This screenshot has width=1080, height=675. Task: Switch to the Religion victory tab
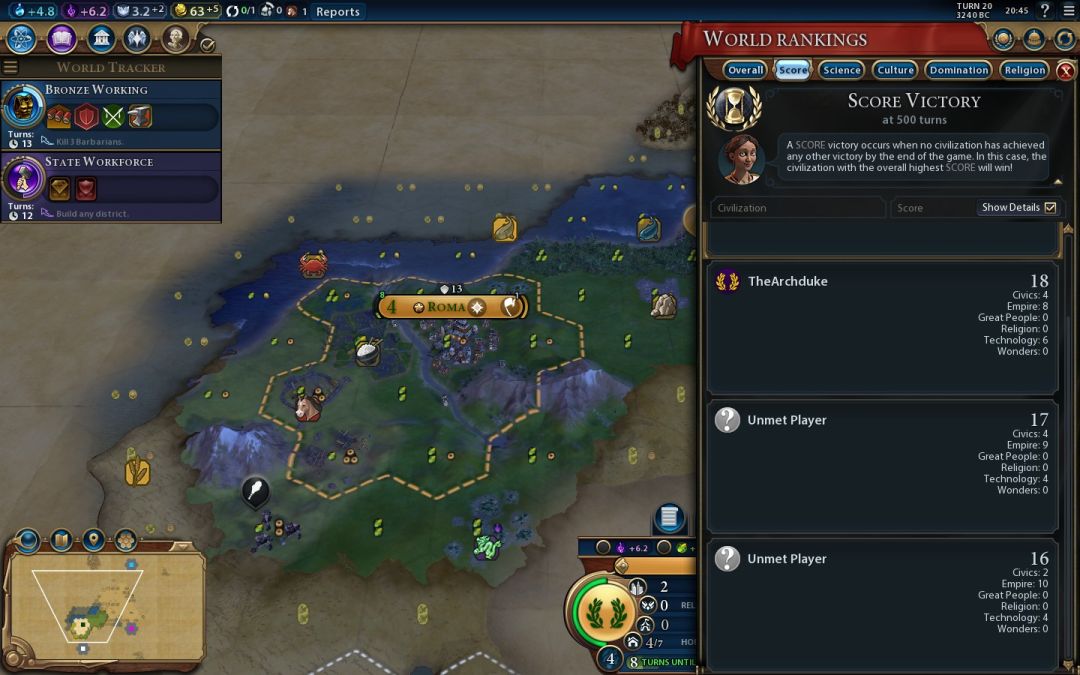pos(1024,70)
